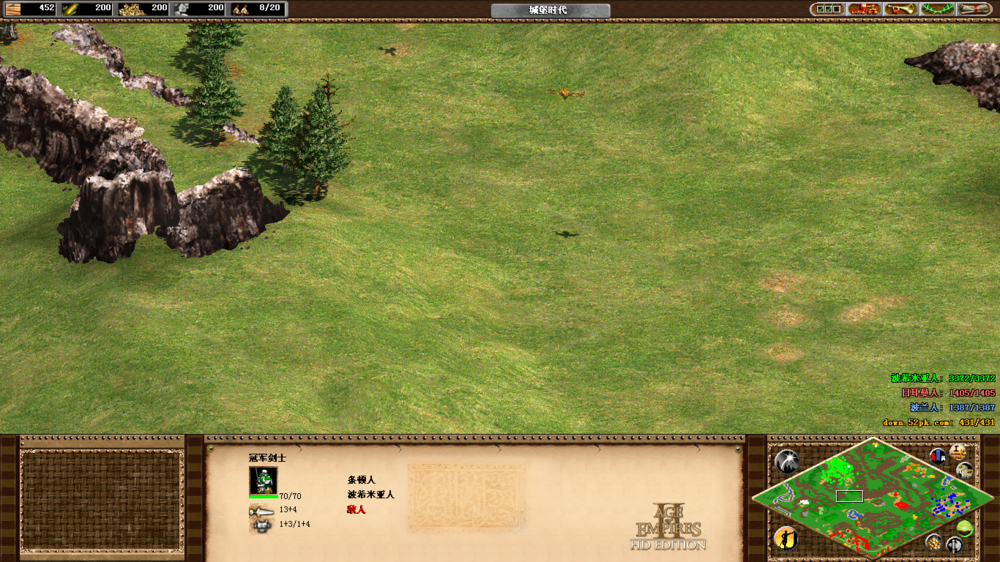Image resolution: width=1000 pixels, height=562 pixels.
Task: Click the idle villager button
Action: 786,538
